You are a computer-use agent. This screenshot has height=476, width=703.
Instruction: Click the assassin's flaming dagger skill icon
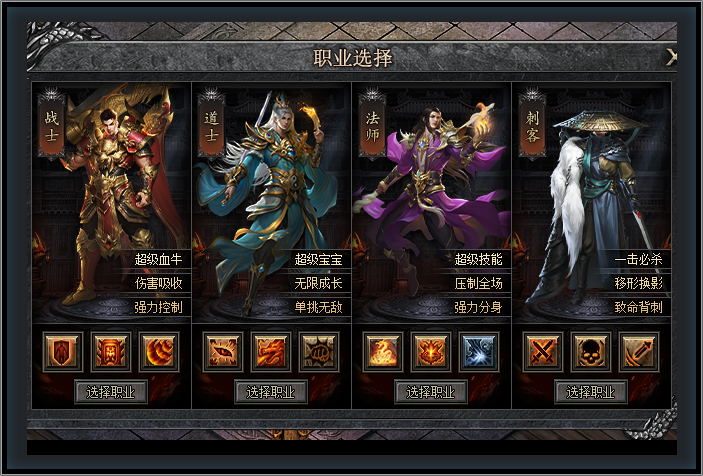point(639,352)
